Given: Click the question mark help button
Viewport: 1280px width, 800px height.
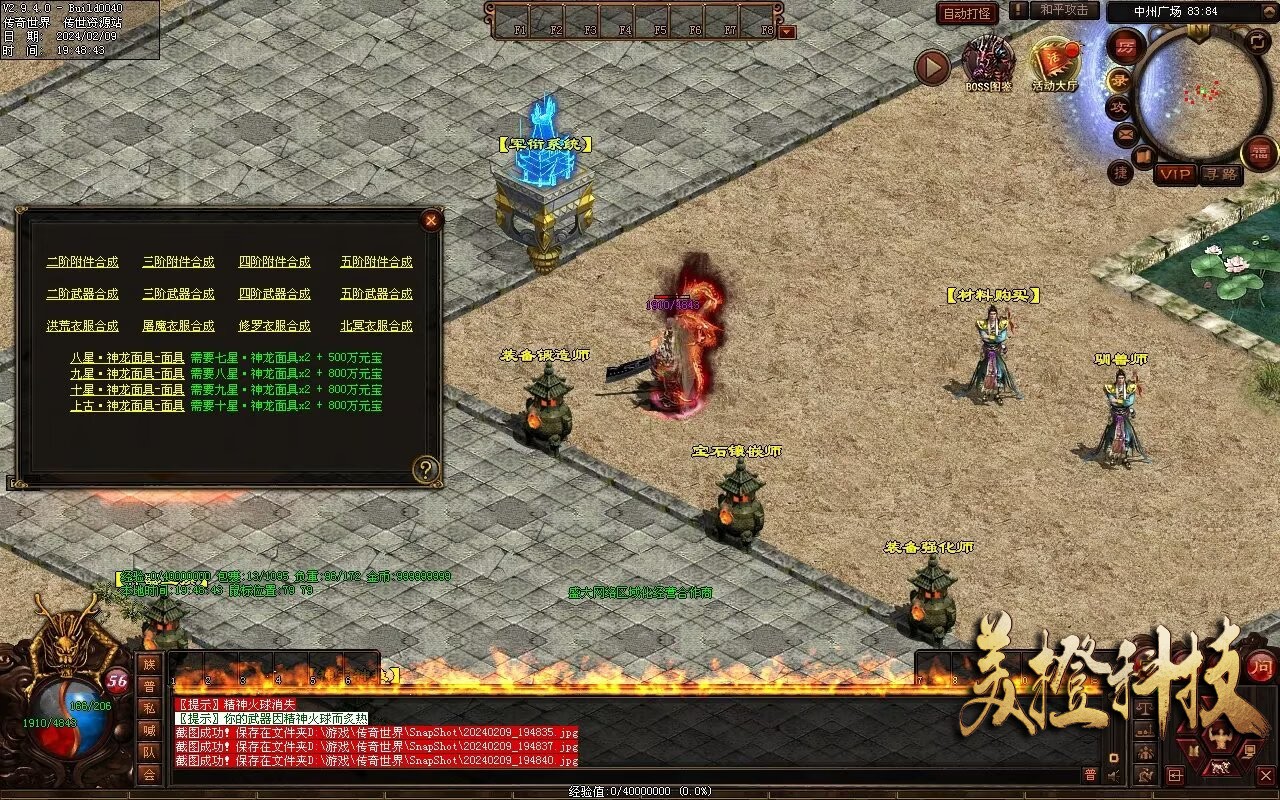Looking at the screenshot, I should click(427, 468).
